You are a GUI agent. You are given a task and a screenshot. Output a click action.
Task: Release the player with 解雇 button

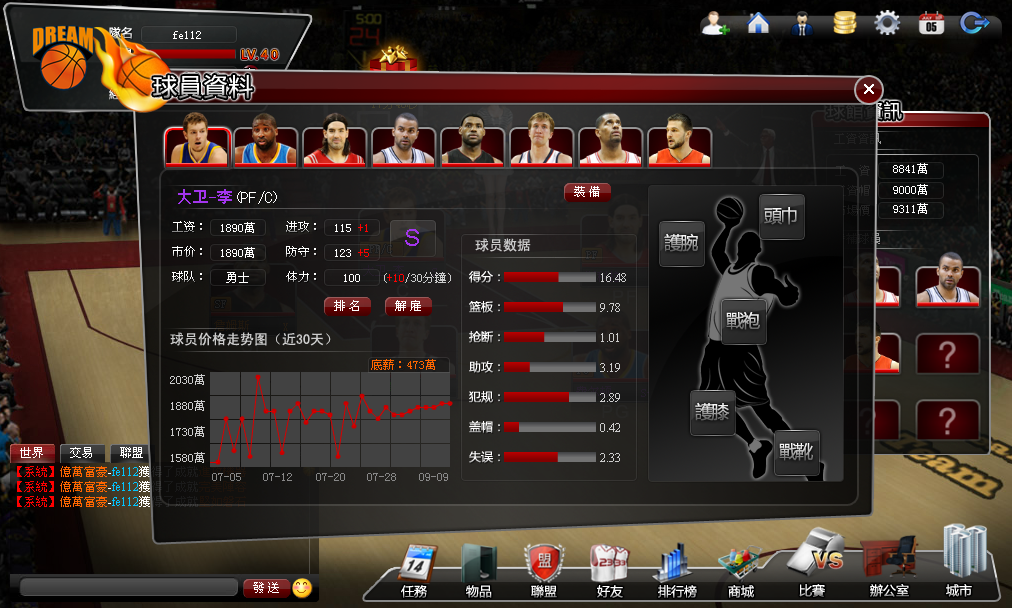[x=408, y=306]
